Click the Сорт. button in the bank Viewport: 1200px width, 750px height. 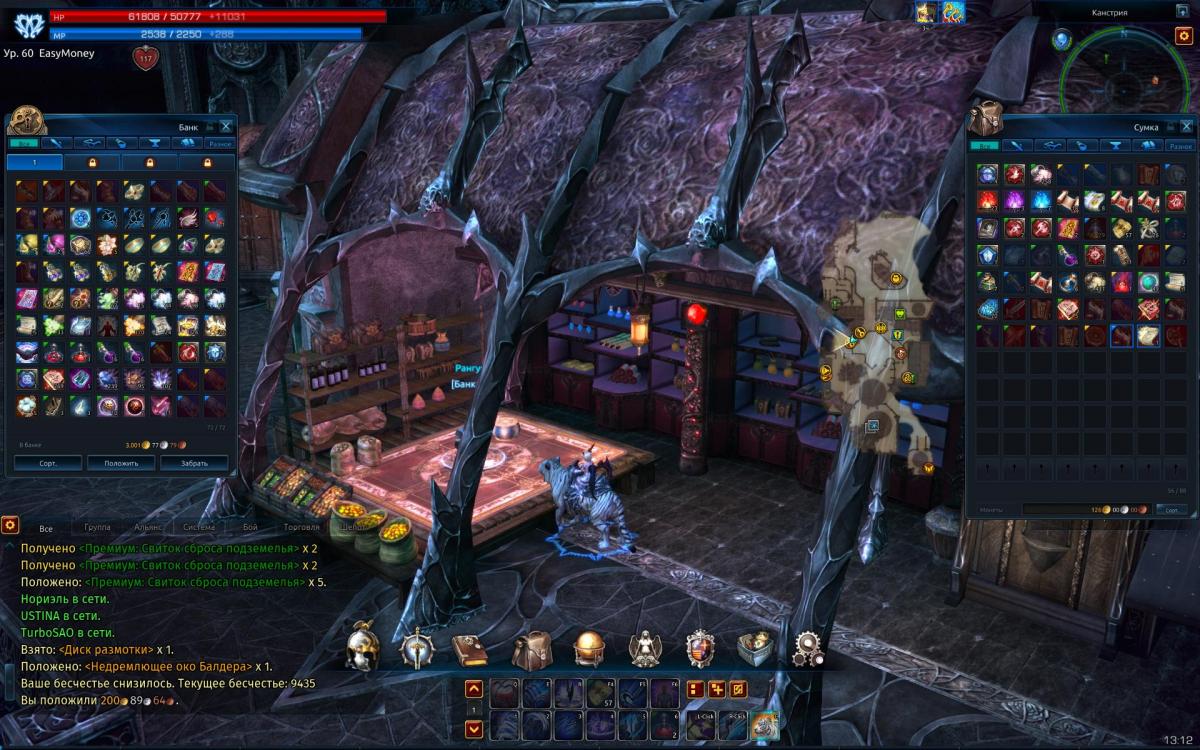point(48,464)
